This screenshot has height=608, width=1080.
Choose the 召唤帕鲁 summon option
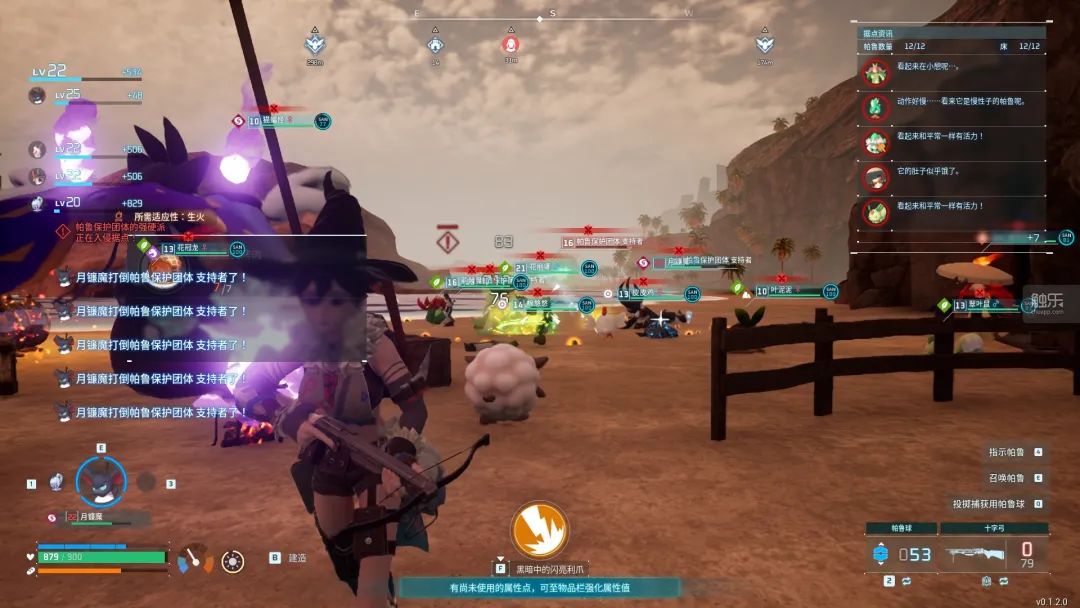(1009, 478)
